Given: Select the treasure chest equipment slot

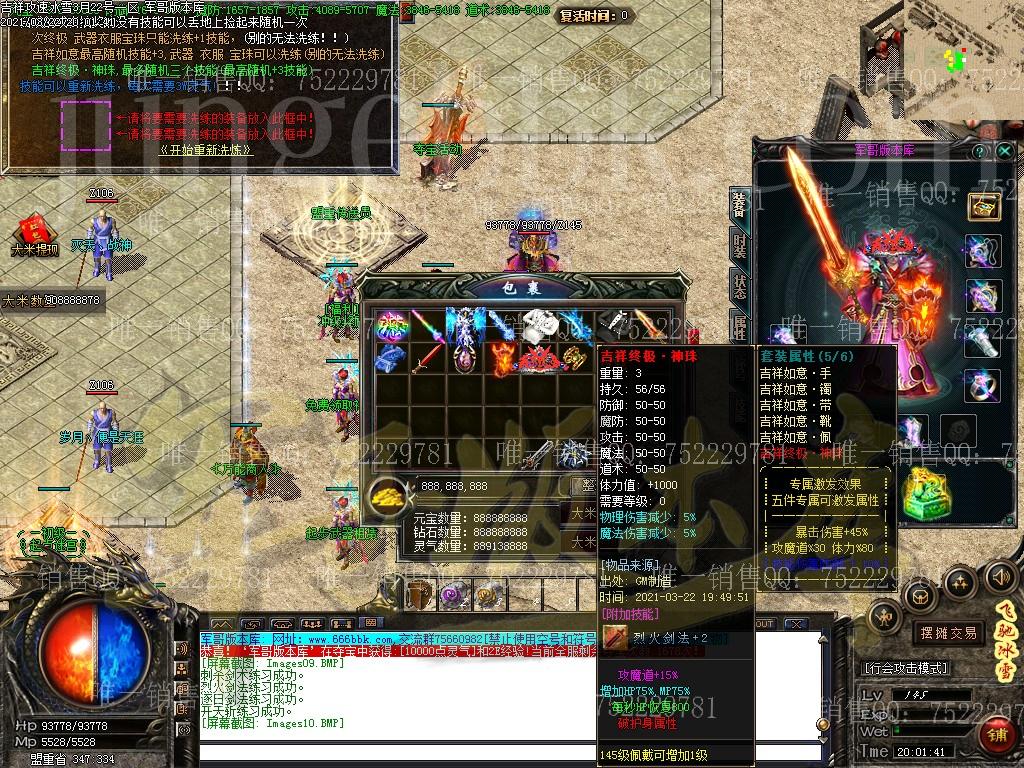Looking at the screenshot, I should tap(983, 207).
